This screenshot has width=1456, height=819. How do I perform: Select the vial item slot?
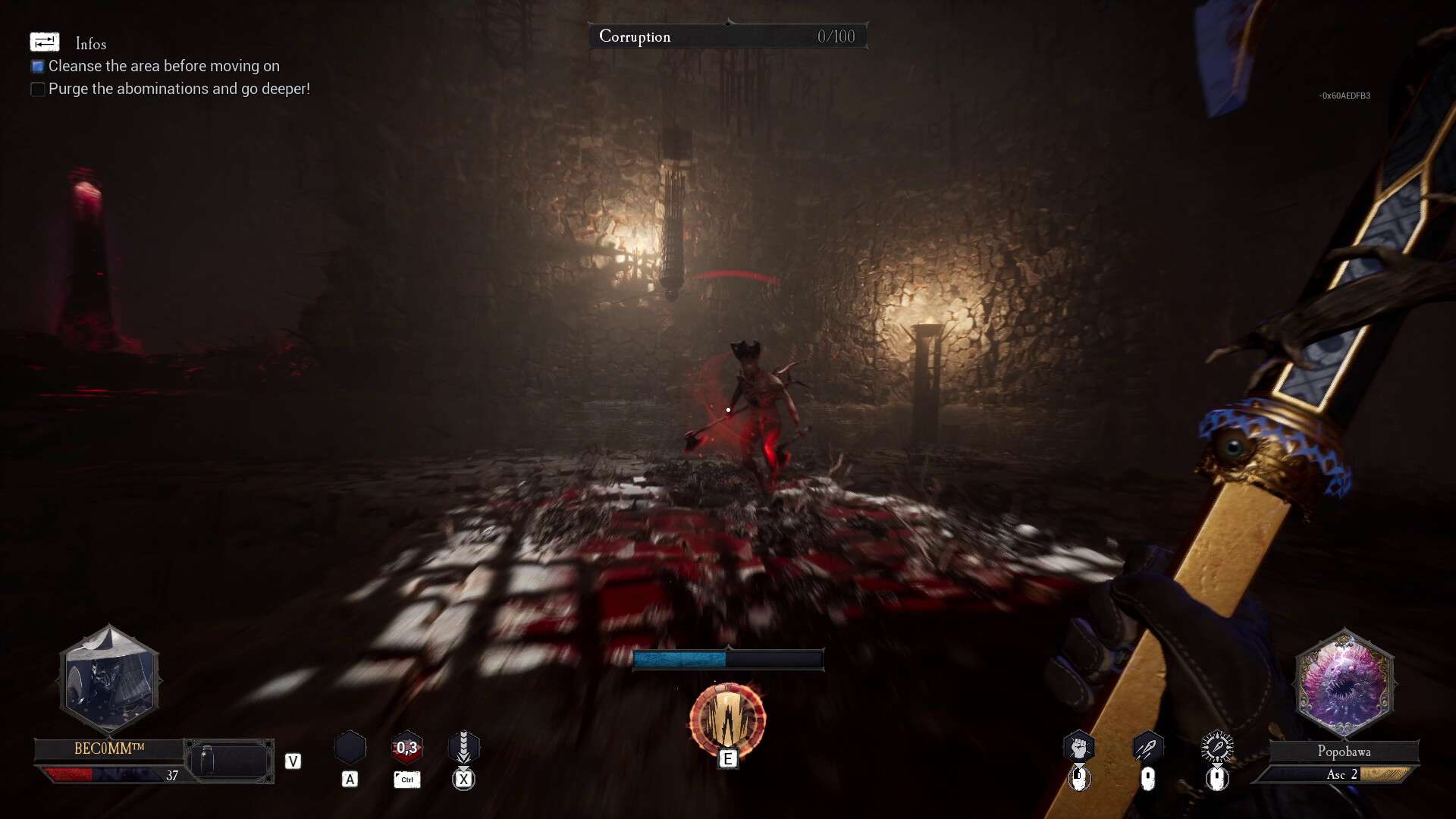[229, 761]
